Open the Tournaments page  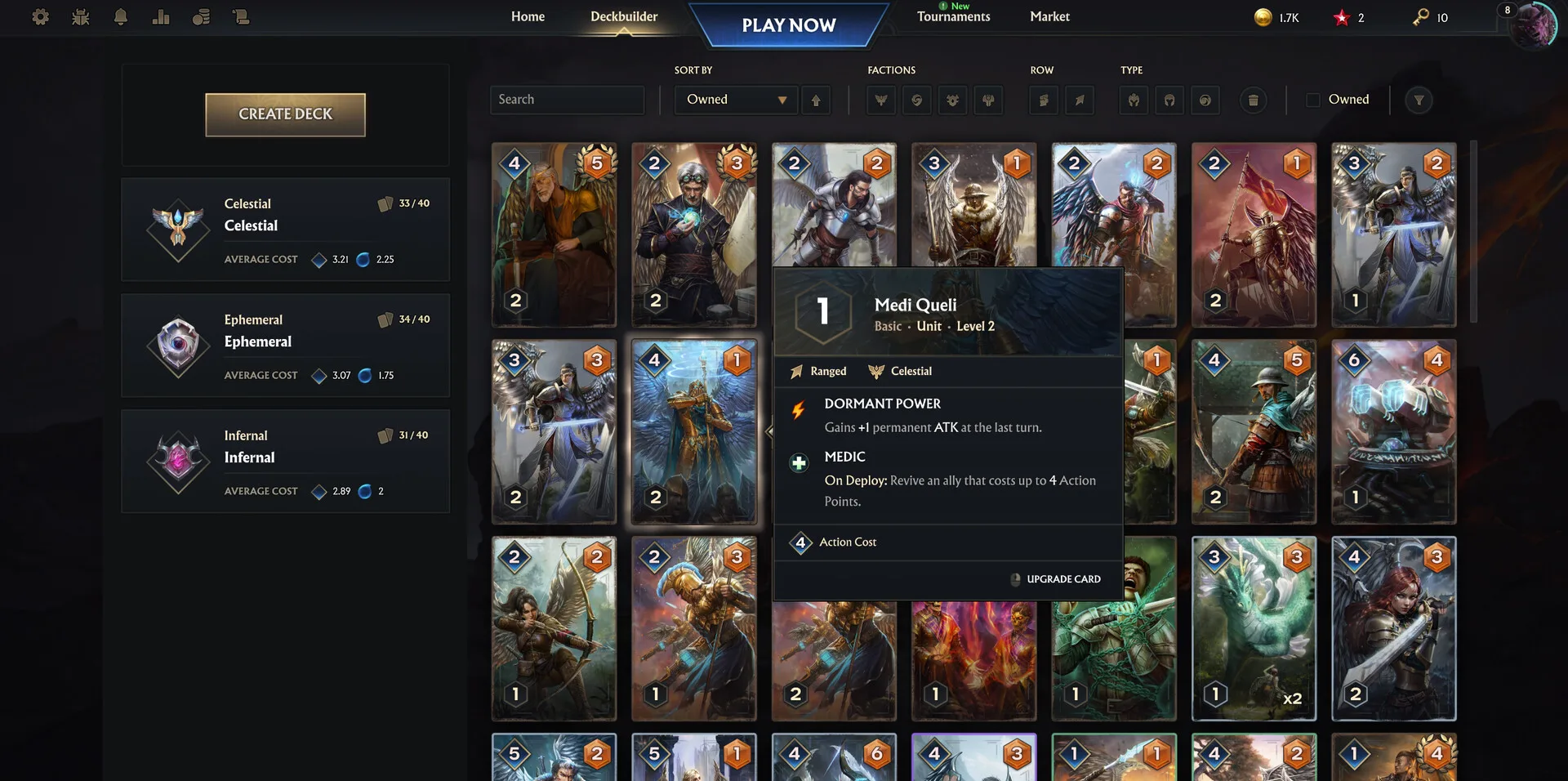click(x=952, y=16)
